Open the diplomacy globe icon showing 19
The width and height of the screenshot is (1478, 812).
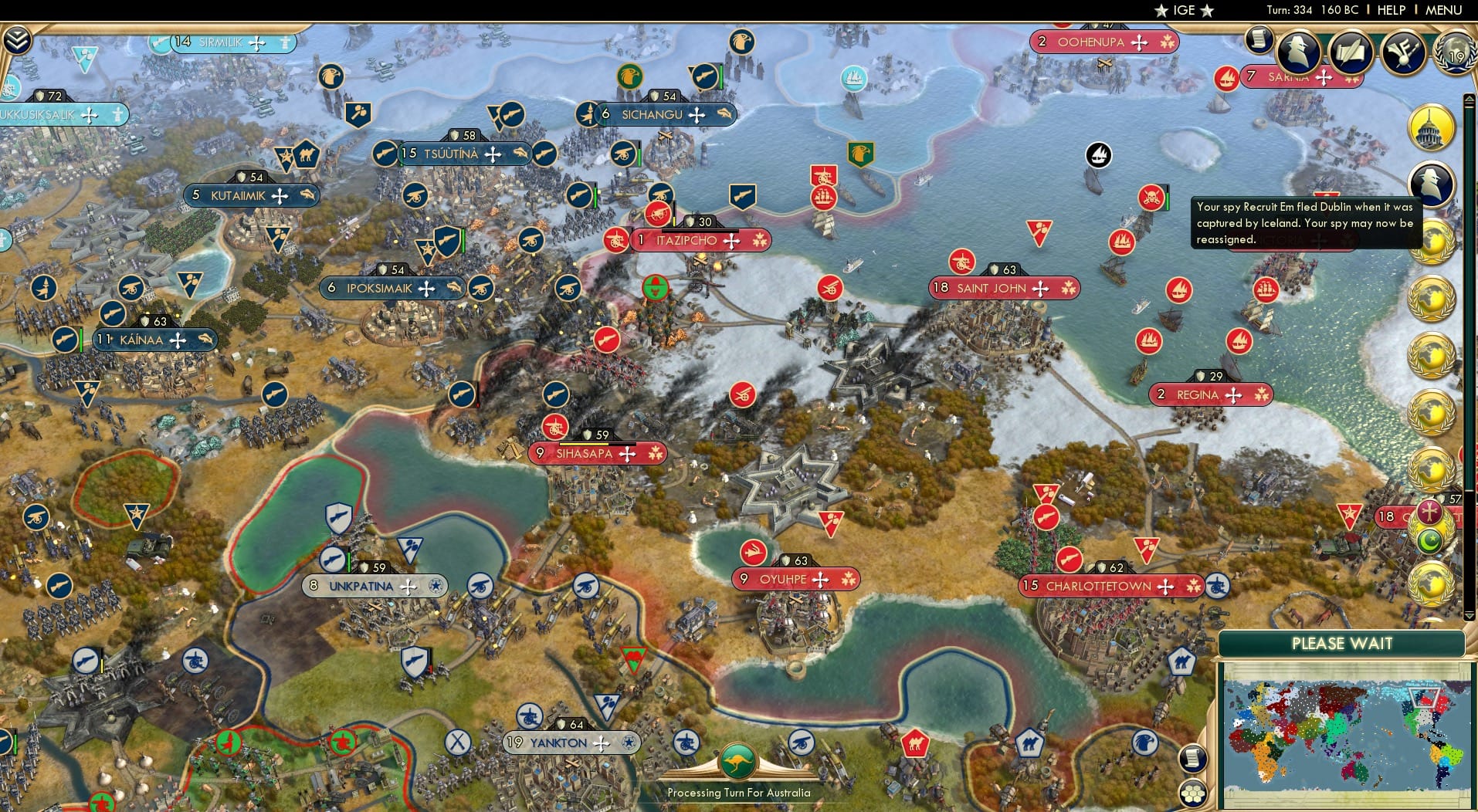pyautogui.click(x=1454, y=52)
